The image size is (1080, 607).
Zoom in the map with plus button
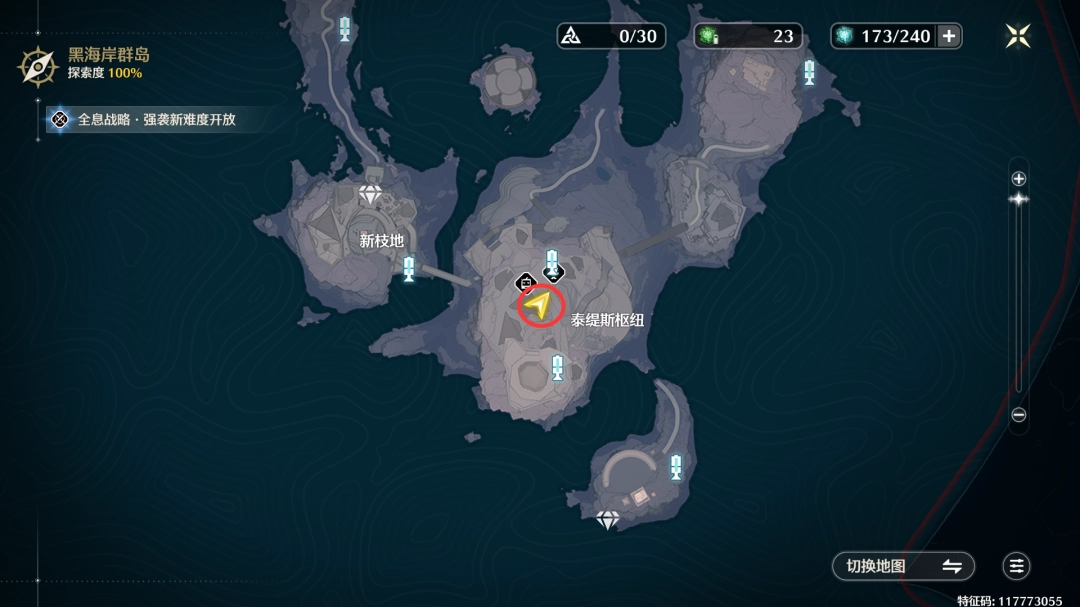pos(1018,179)
